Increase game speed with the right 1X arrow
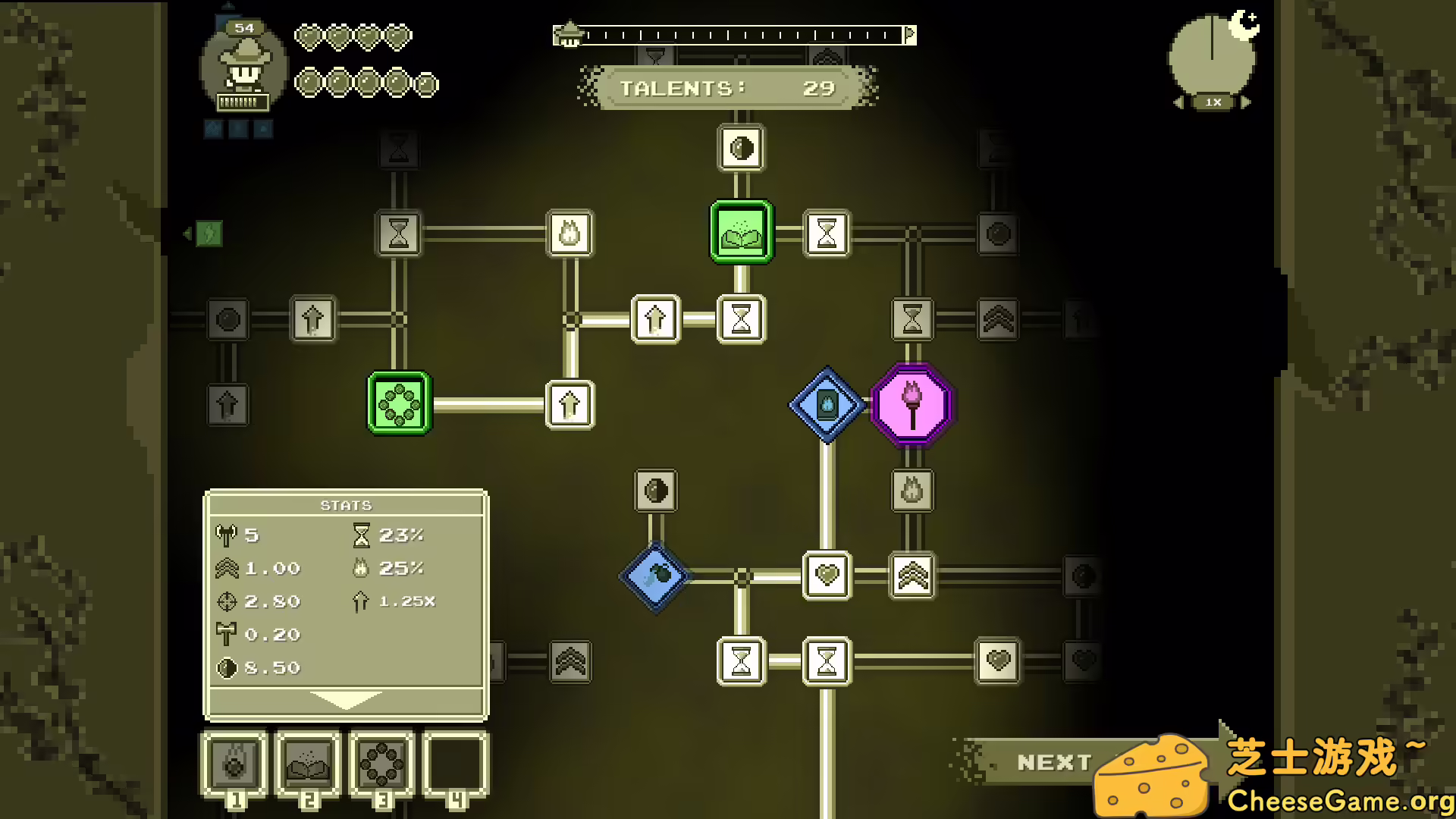The image size is (1456, 819). (x=1246, y=101)
